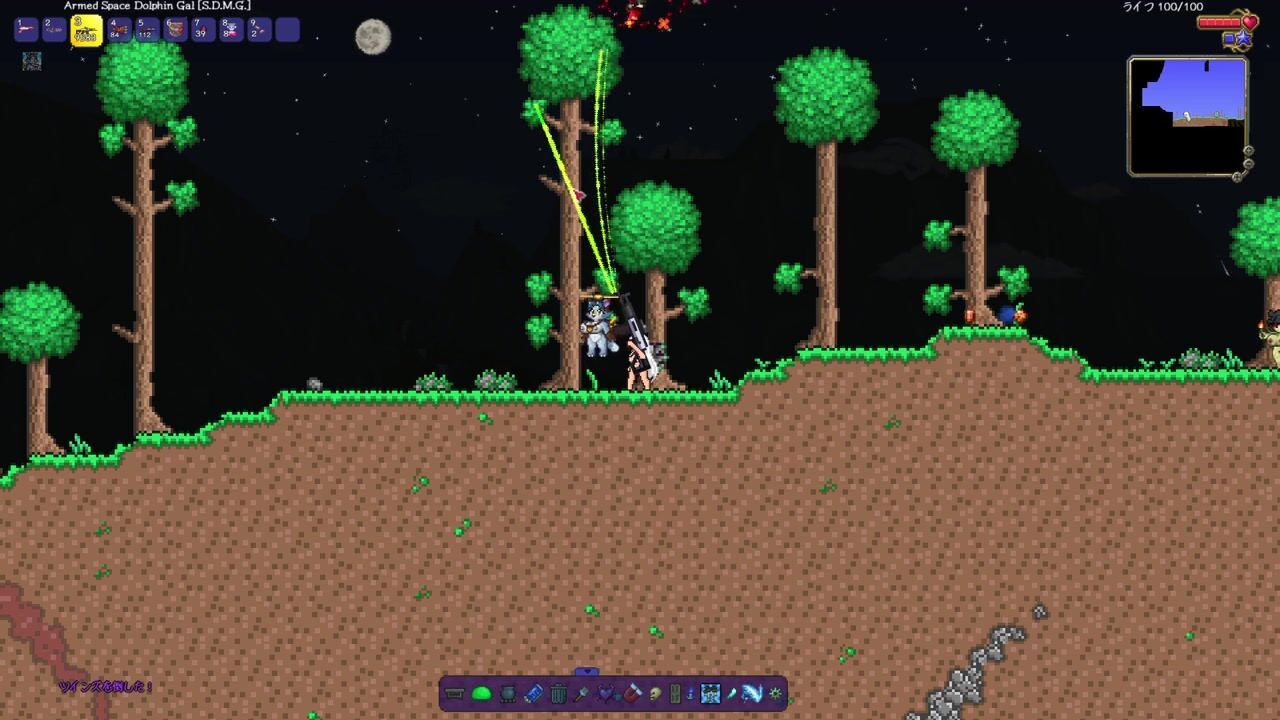The image size is (1280, 720).
Task: Select the trash can icon in bottom toolbar
Action: tap(558, 694)
